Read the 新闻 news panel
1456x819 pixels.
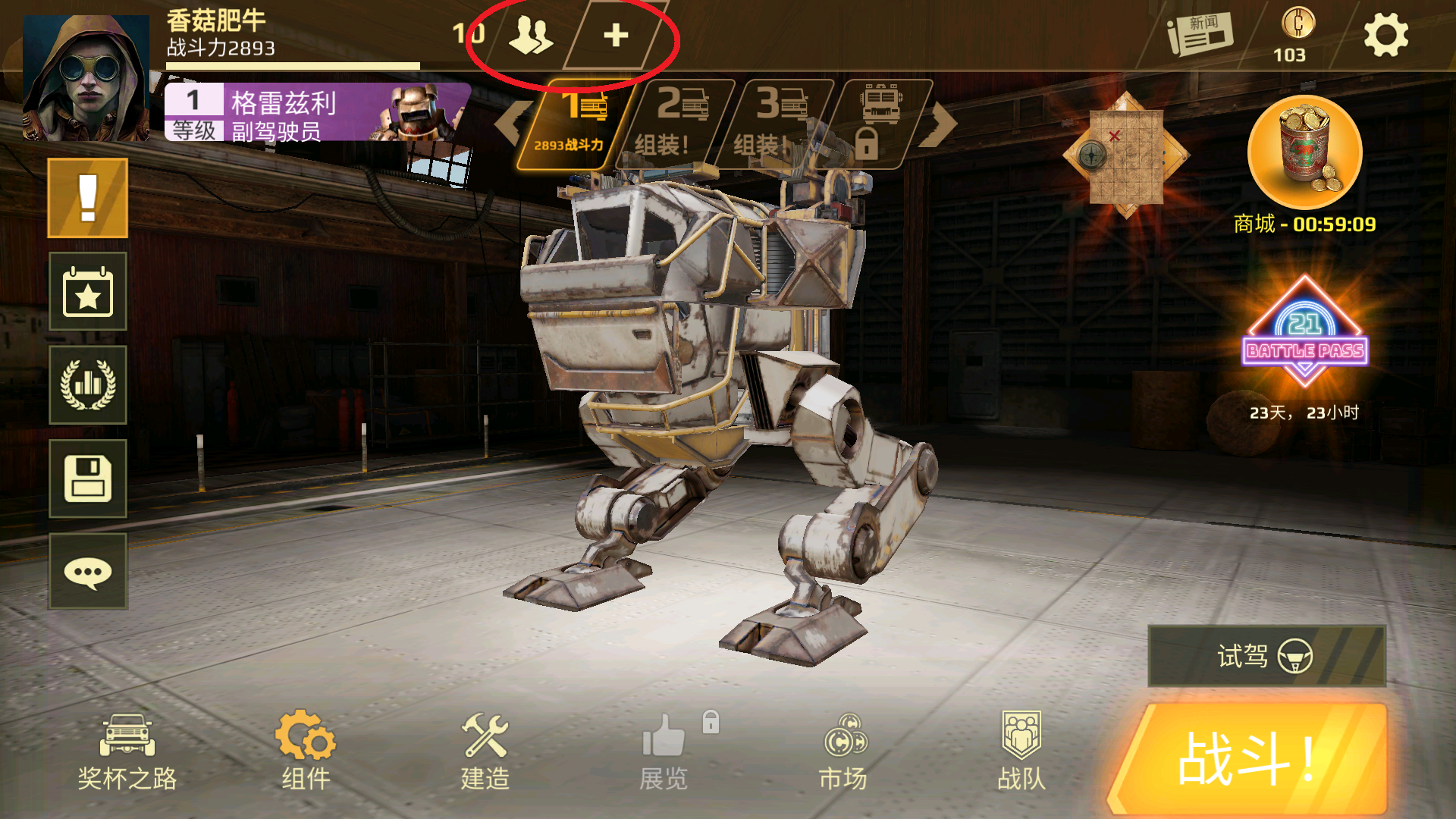click(x=1200, y=35)
